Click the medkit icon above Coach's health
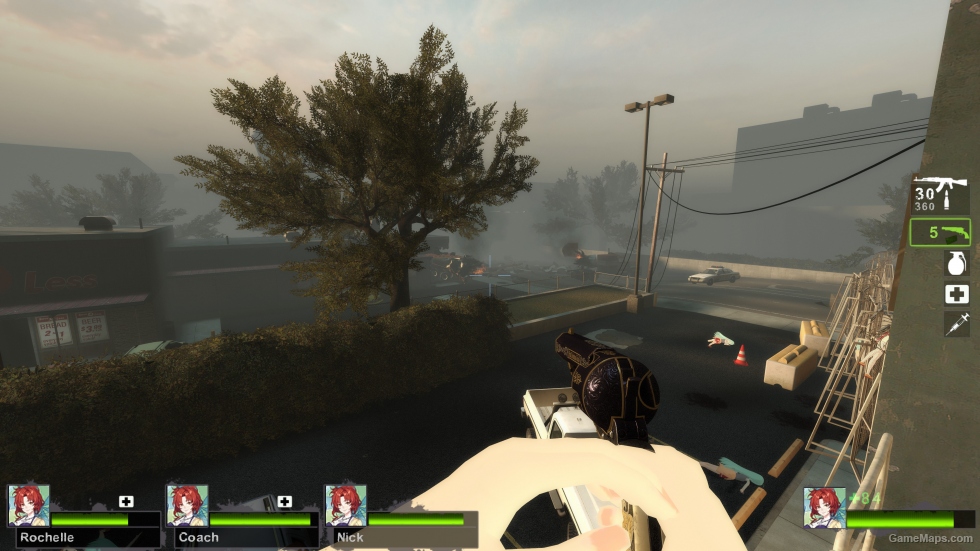 tap(285, 501)
